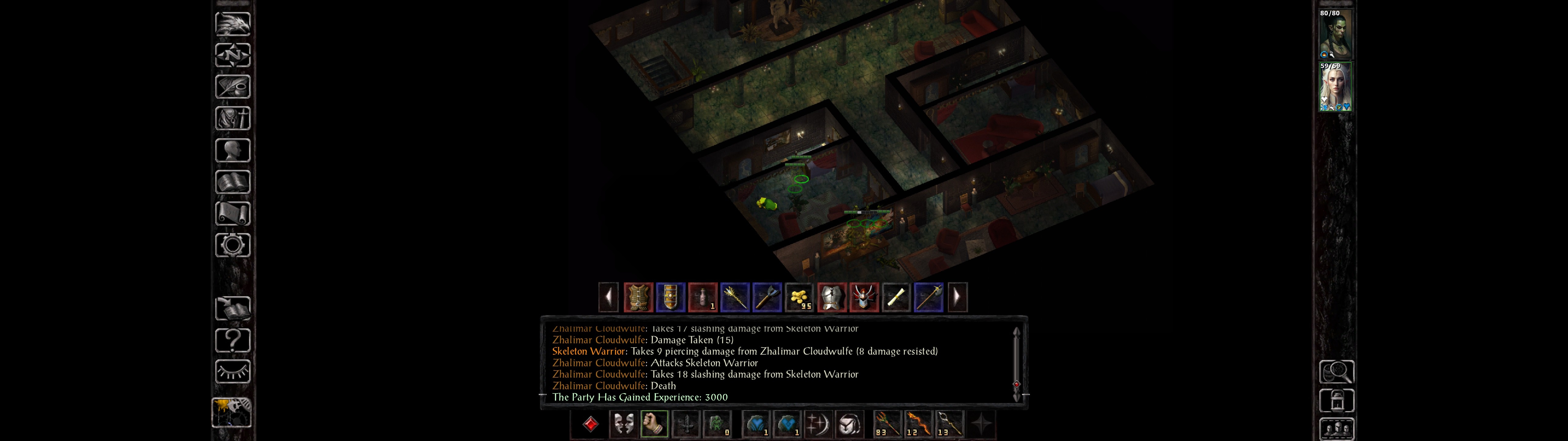Use the flame wand quick item

tap(918, 423)
